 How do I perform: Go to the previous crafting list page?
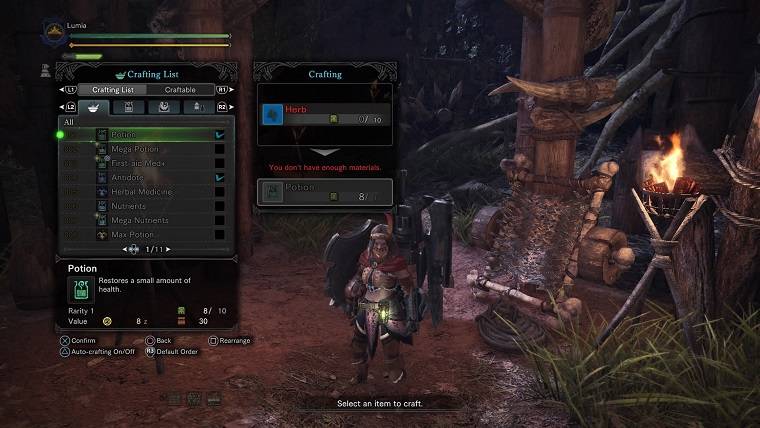[126, 248]
